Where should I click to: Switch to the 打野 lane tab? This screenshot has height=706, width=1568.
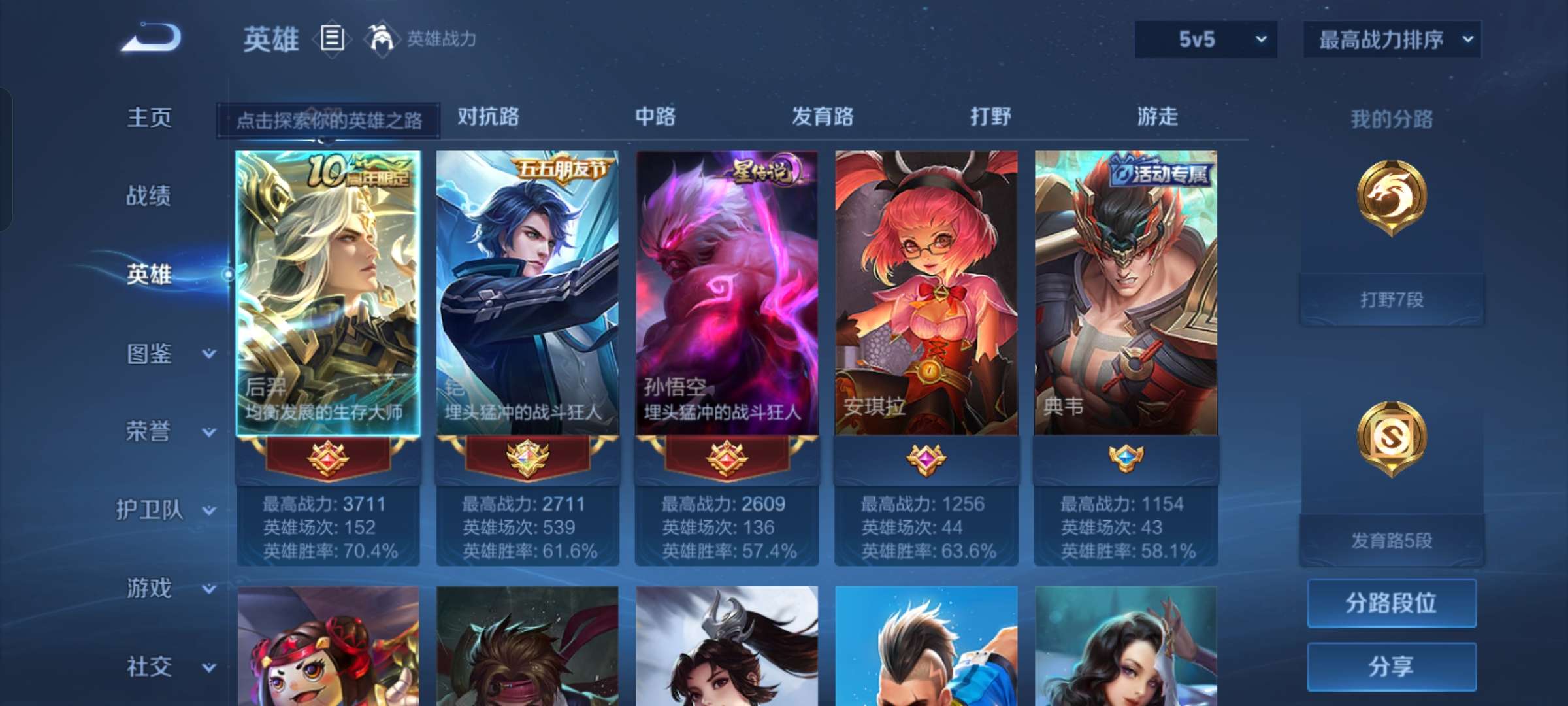tap(990, 118)
